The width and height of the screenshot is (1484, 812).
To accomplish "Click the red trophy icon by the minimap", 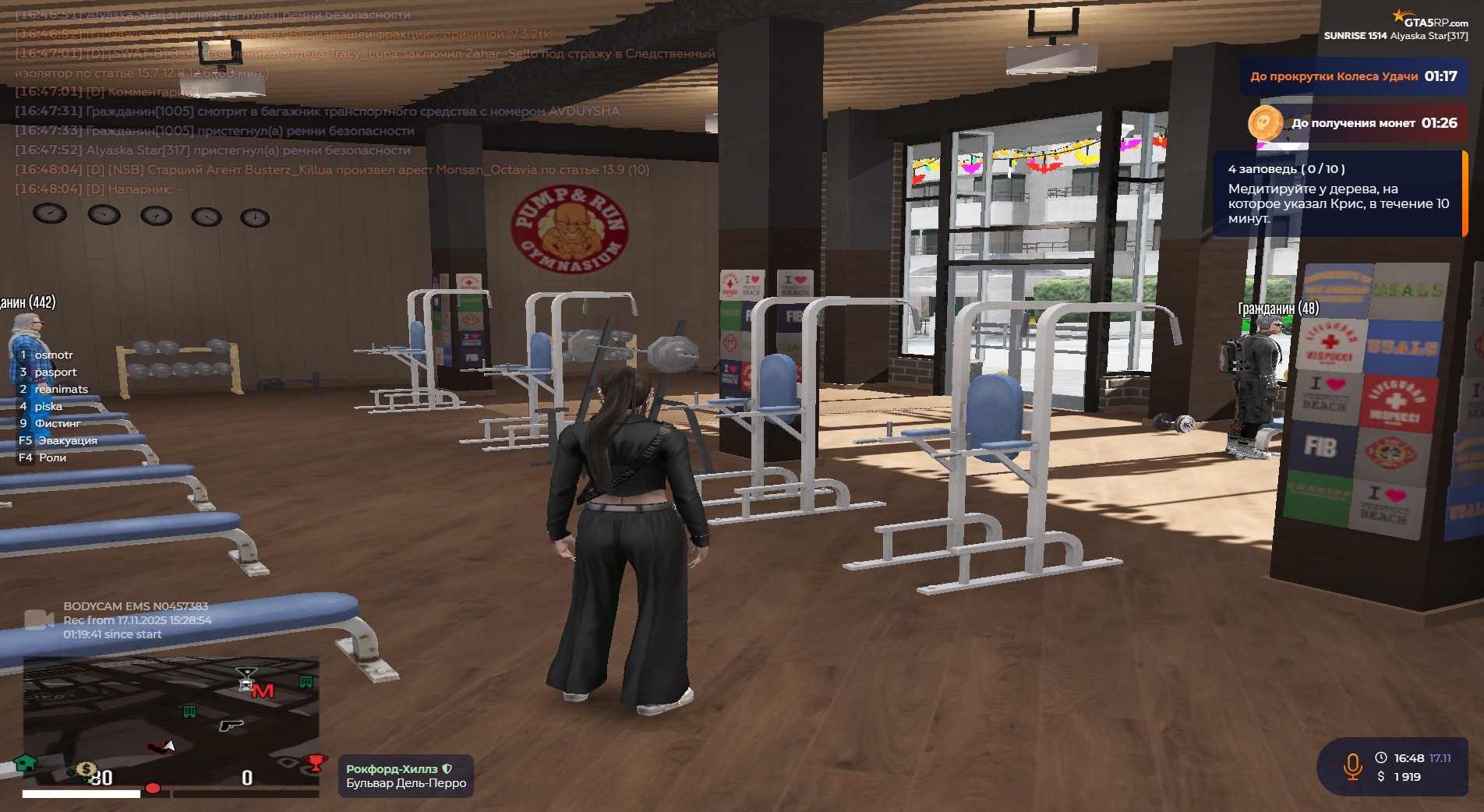I will [x=315, y=762].
